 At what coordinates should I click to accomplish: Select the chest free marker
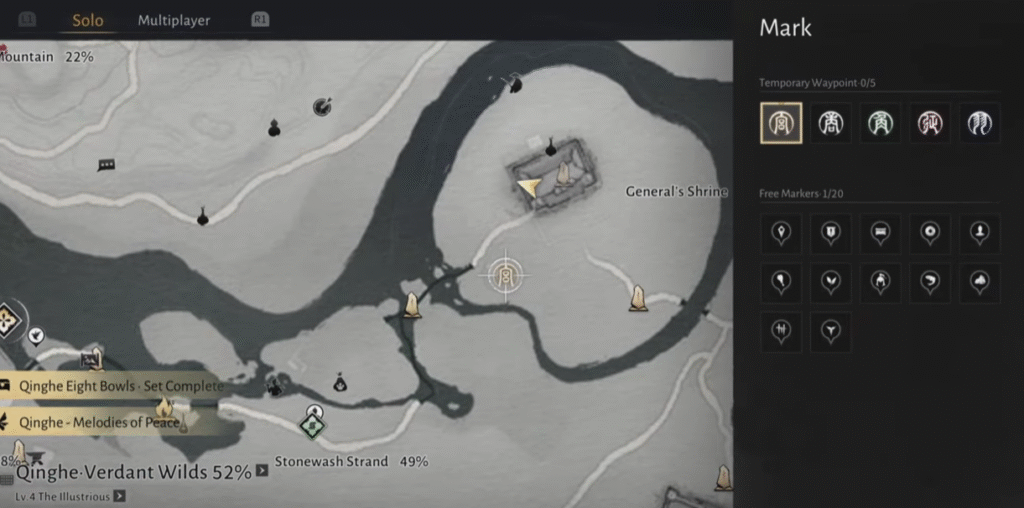click(880, 233)
